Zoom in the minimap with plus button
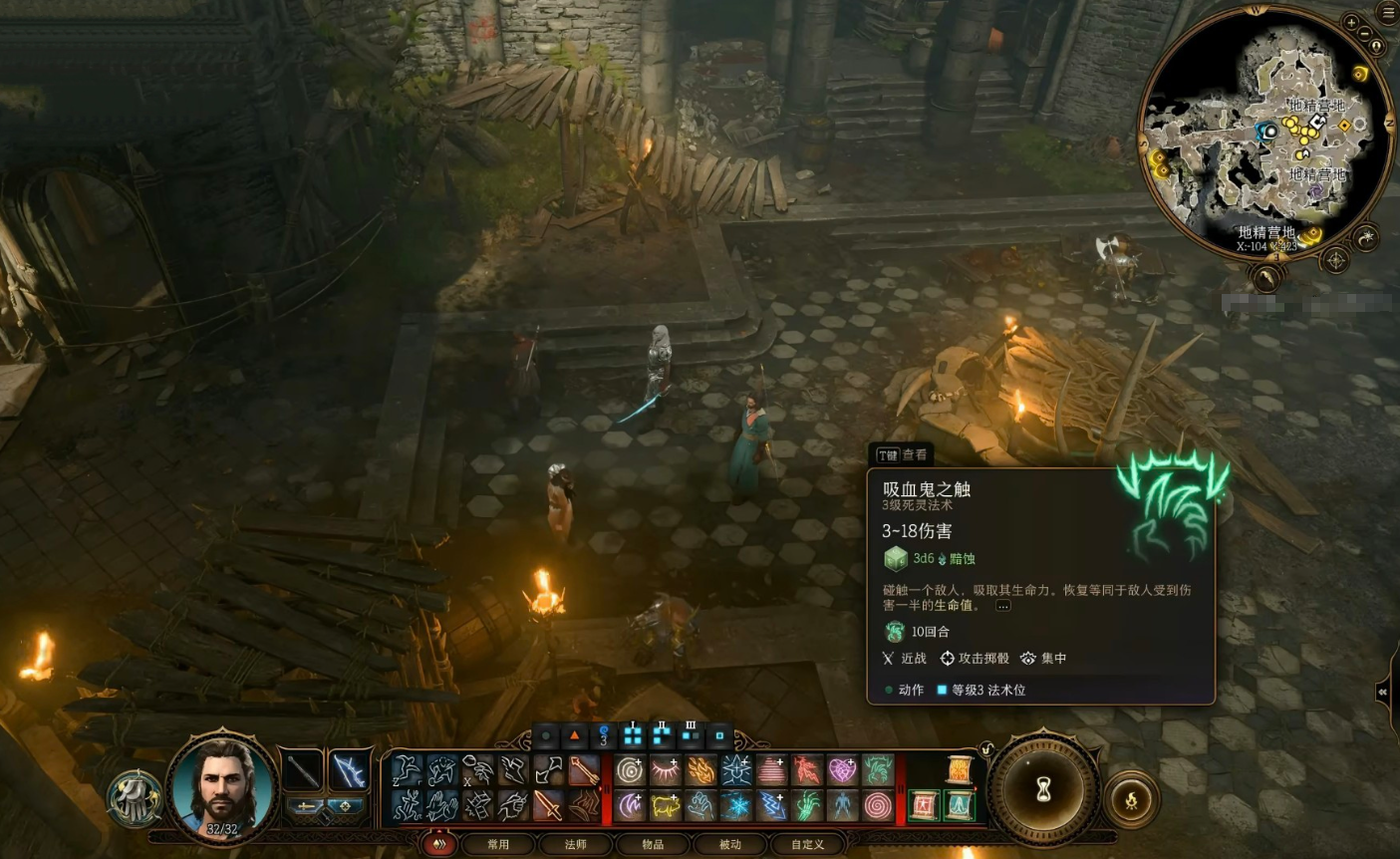Screen dimensions: 1400x859 [1351, 23]
